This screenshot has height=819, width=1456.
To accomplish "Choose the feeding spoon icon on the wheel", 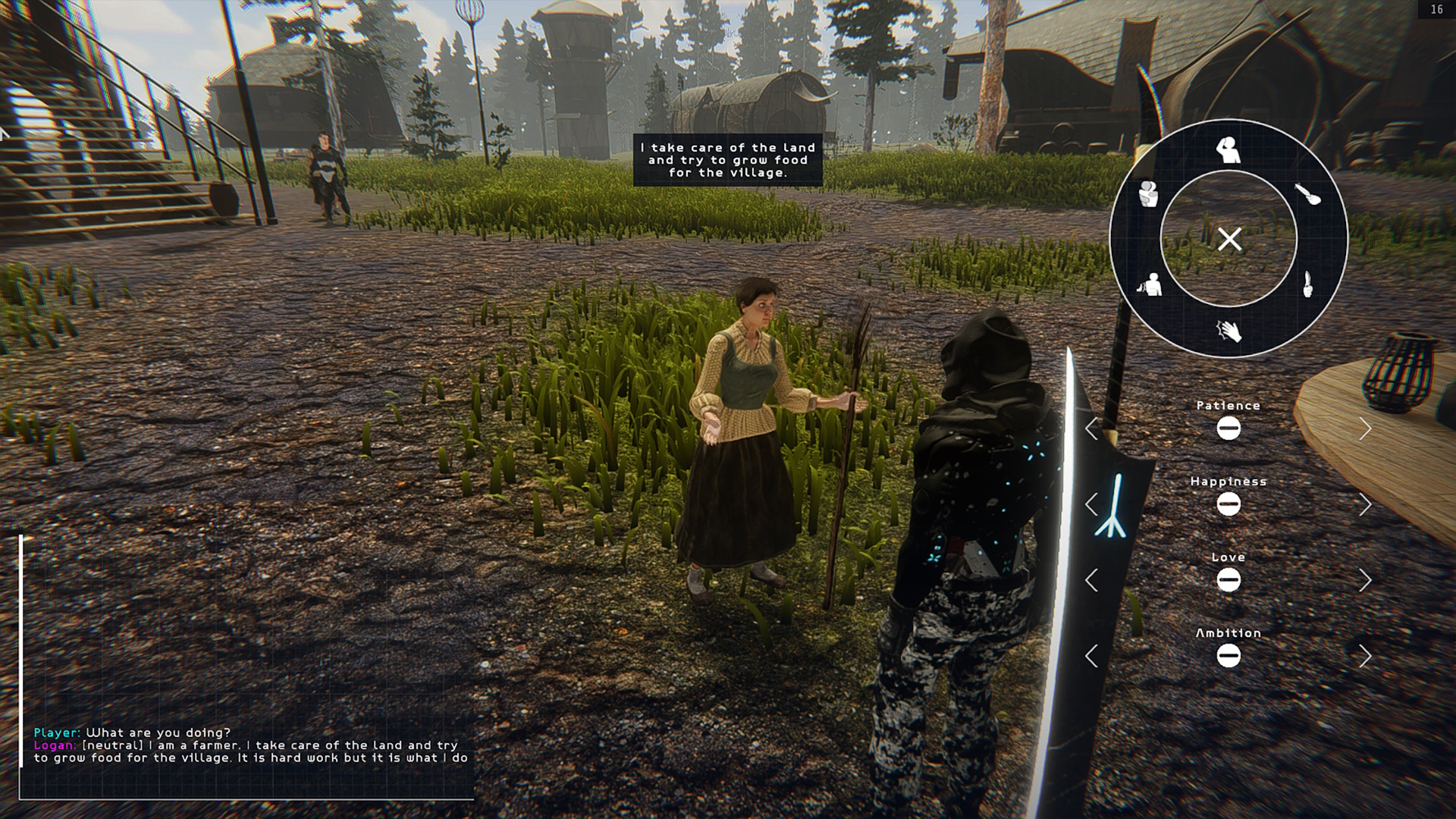I will click(1308, 194).
